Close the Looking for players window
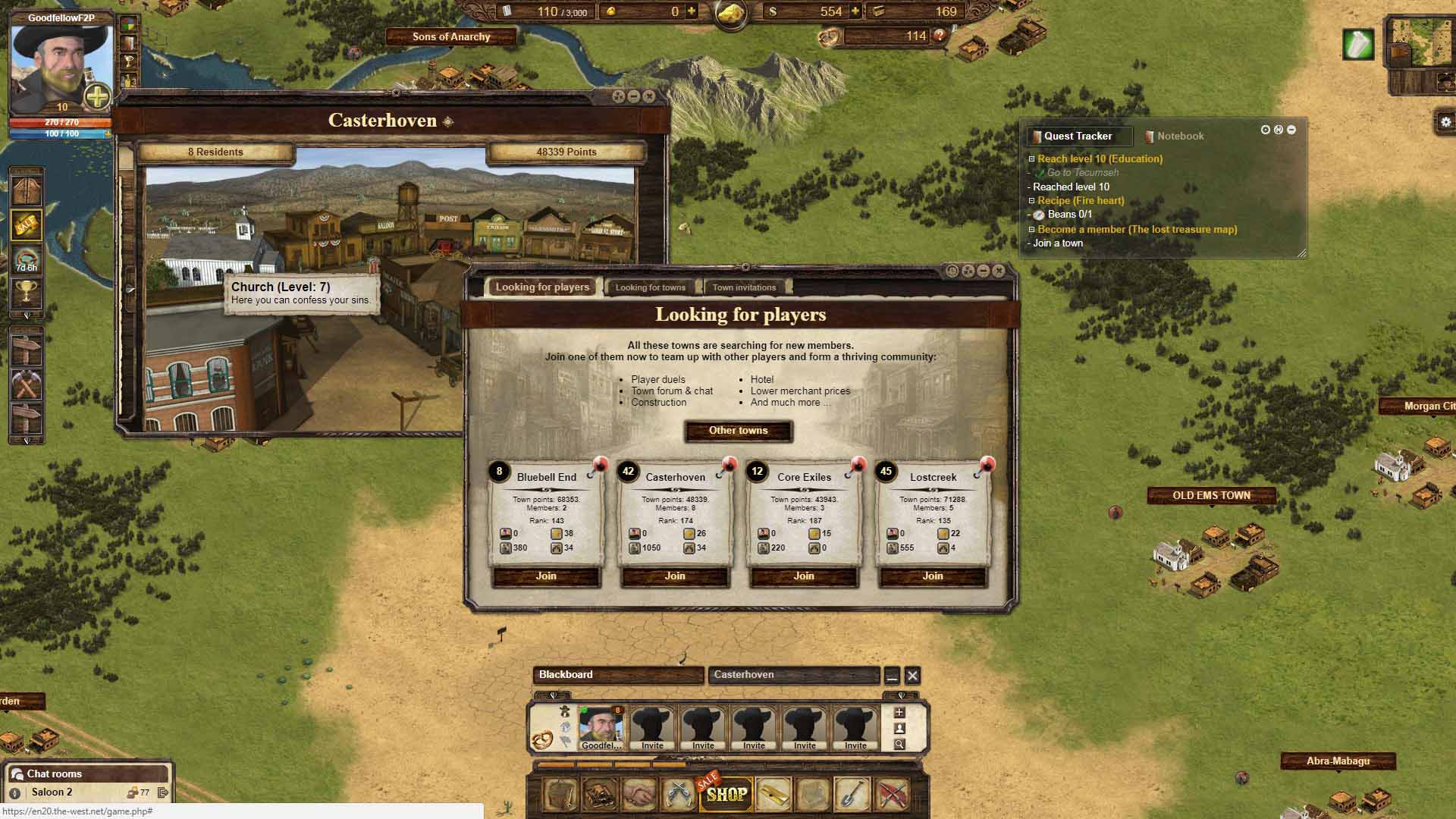Viewport: 1456px width, 819px height. click(999, 271)
